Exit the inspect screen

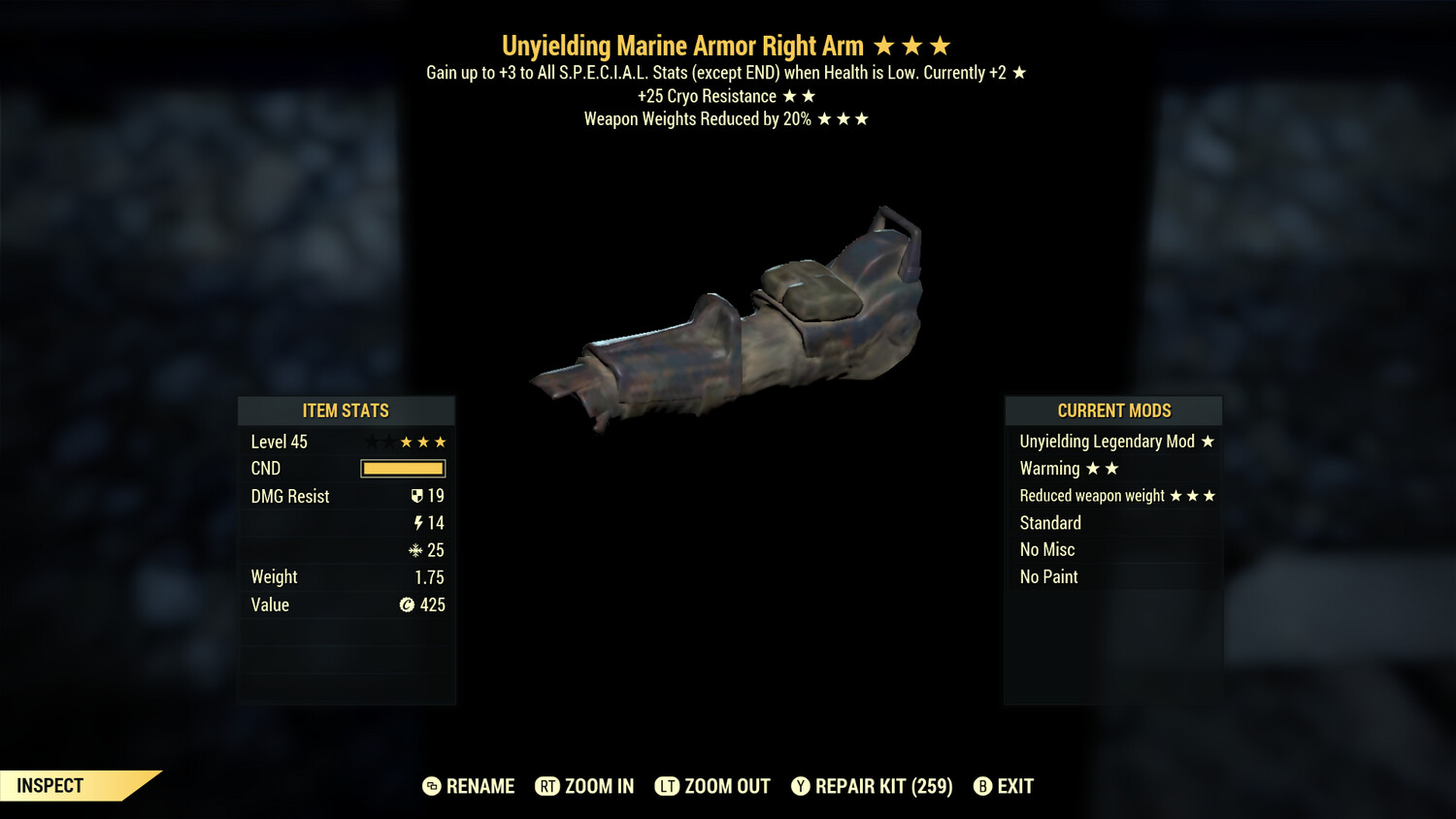[1004, 786]
